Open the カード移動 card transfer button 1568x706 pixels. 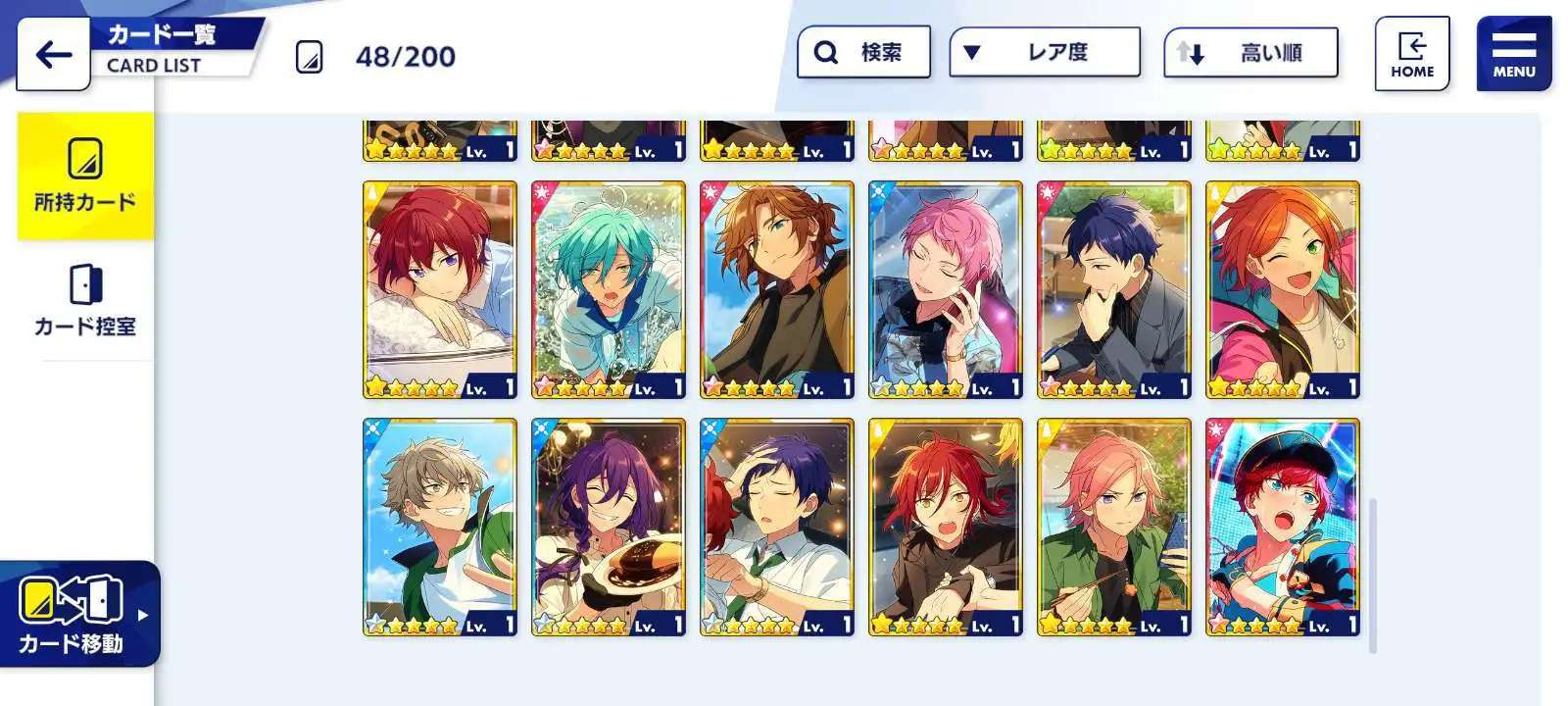(x=78, y=614)
